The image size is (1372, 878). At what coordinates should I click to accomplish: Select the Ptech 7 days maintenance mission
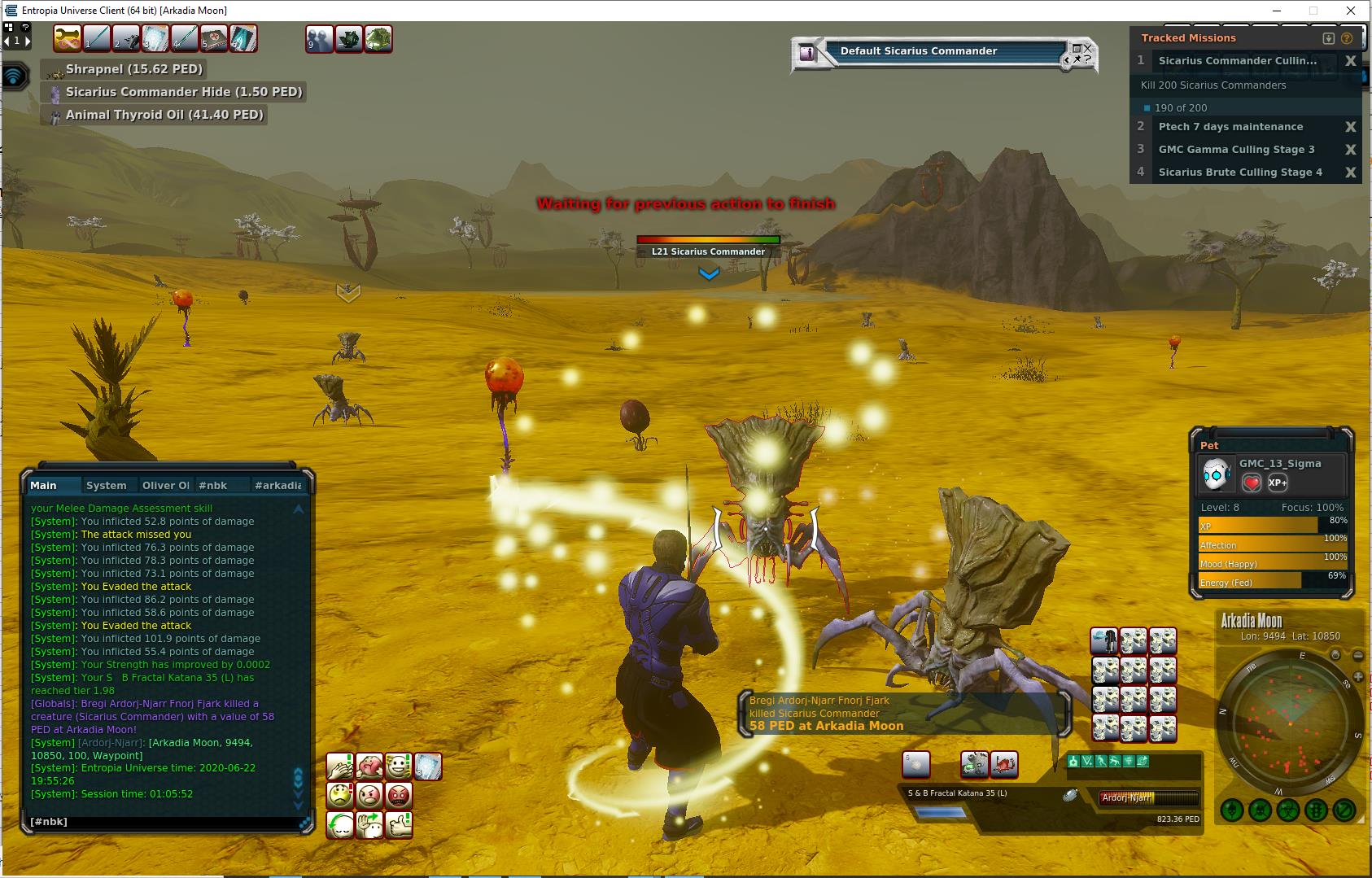click(1230, 127)
